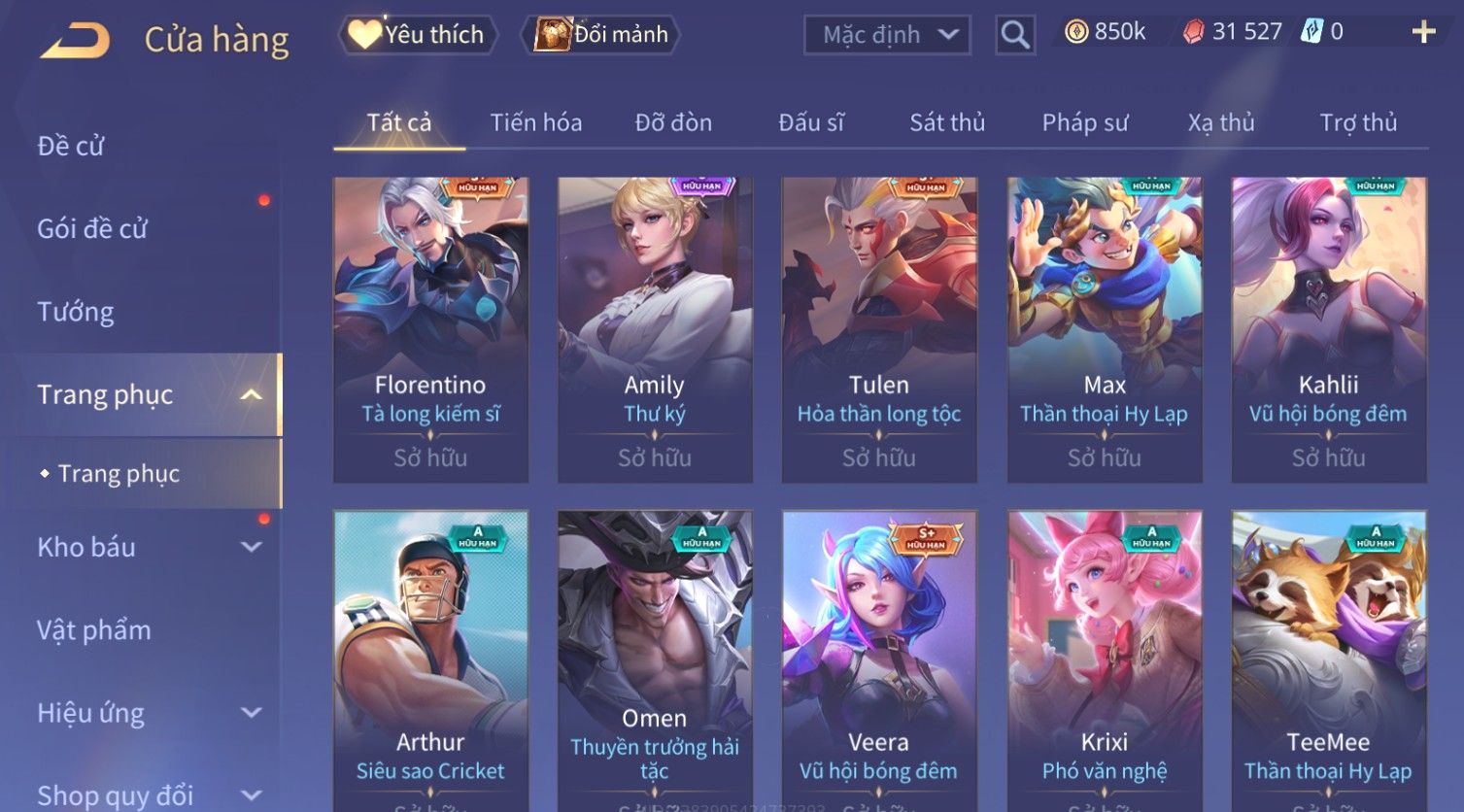Open the Đổi mảnh exchange
This screenshot has width=1464, height=812.
(x=602, y=35)
